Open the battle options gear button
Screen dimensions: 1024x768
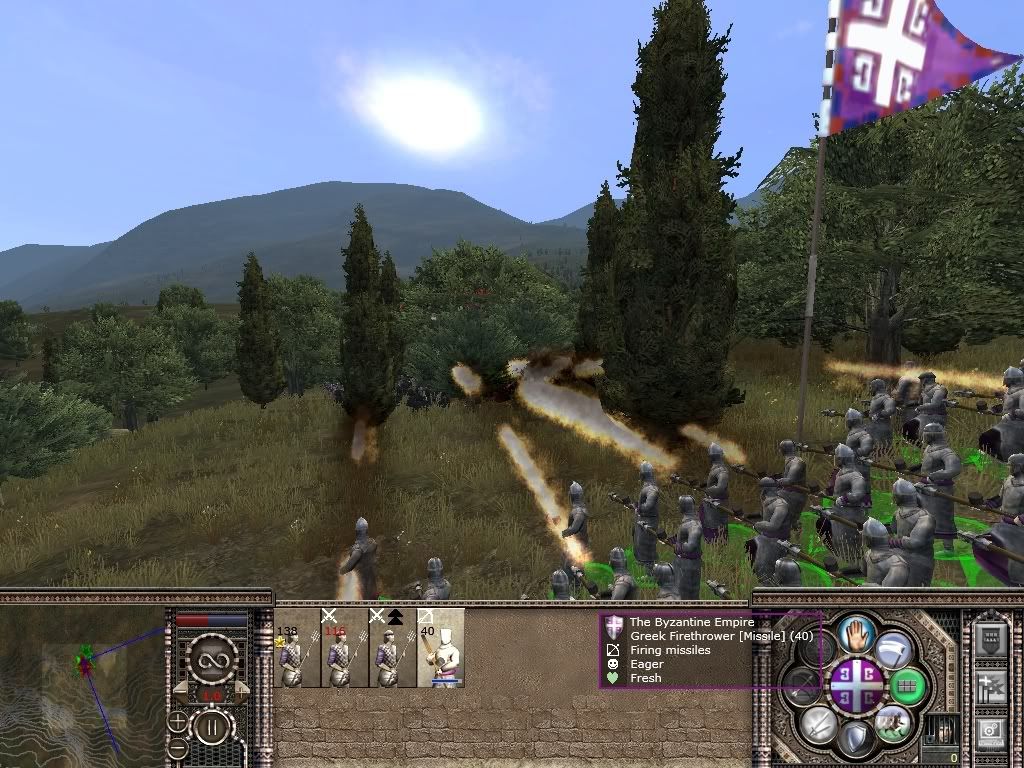(x=990, y=731)
